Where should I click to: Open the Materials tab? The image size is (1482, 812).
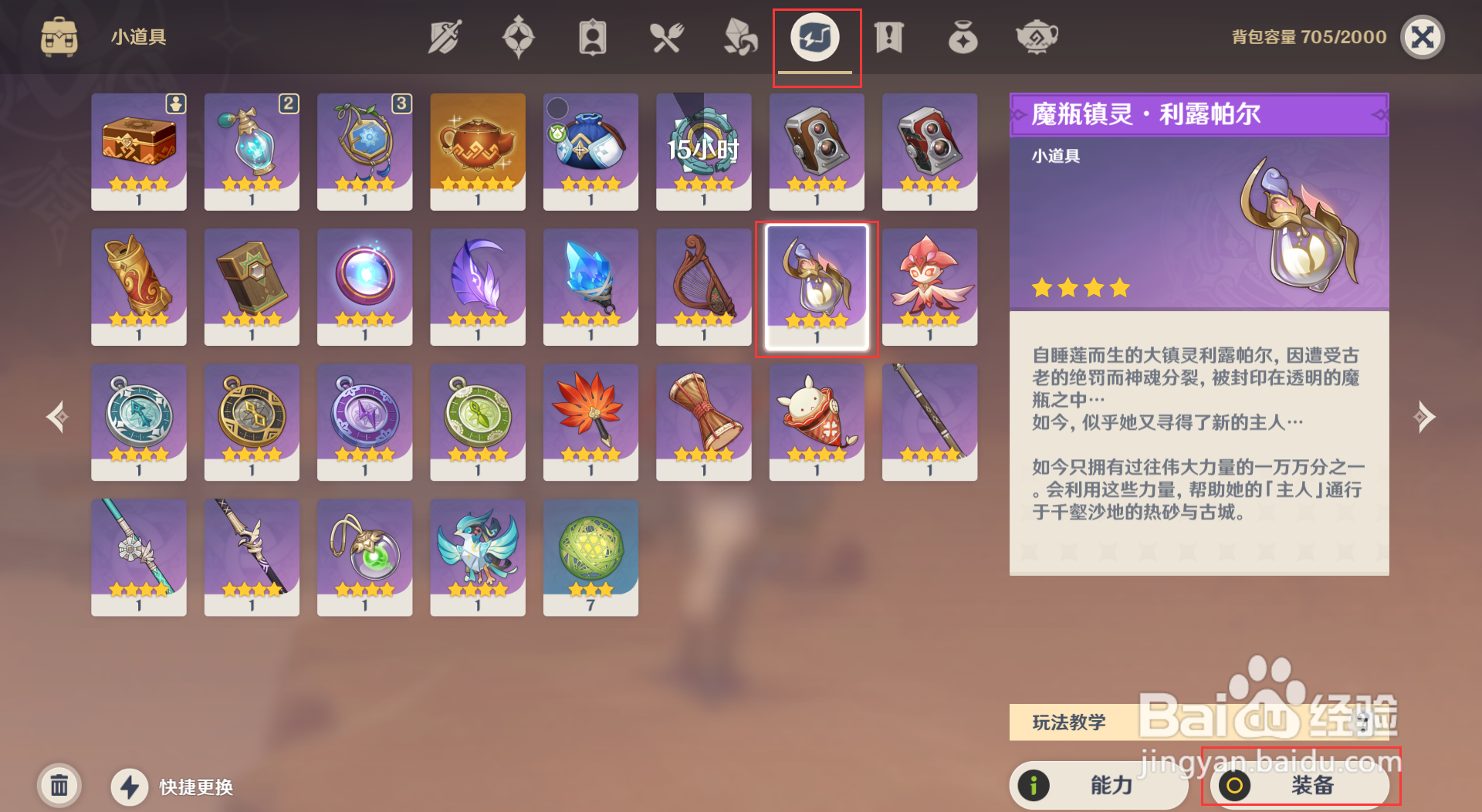tap(738, 36)
